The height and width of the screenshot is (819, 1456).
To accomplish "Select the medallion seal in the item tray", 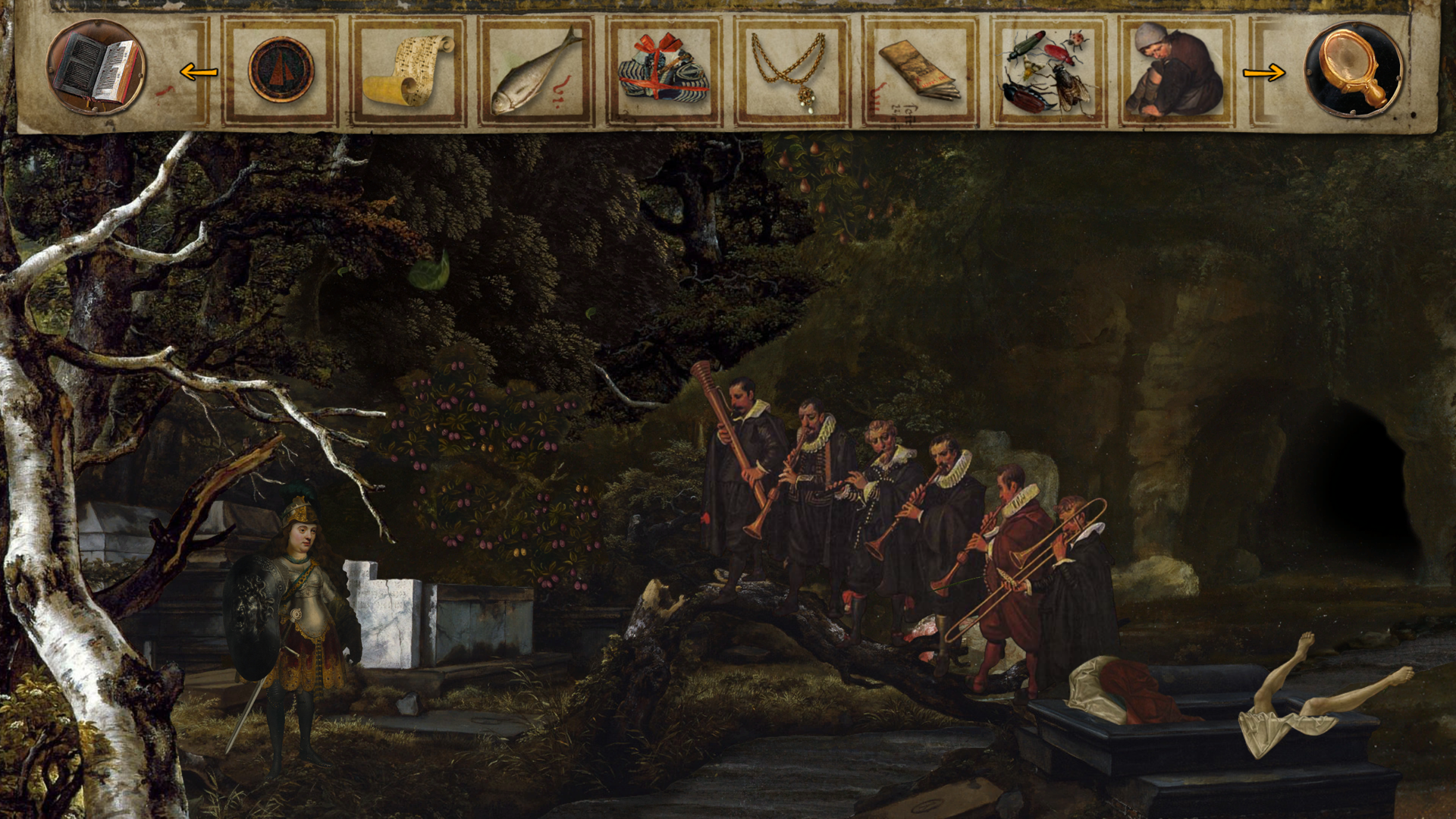I will (281, 68).
